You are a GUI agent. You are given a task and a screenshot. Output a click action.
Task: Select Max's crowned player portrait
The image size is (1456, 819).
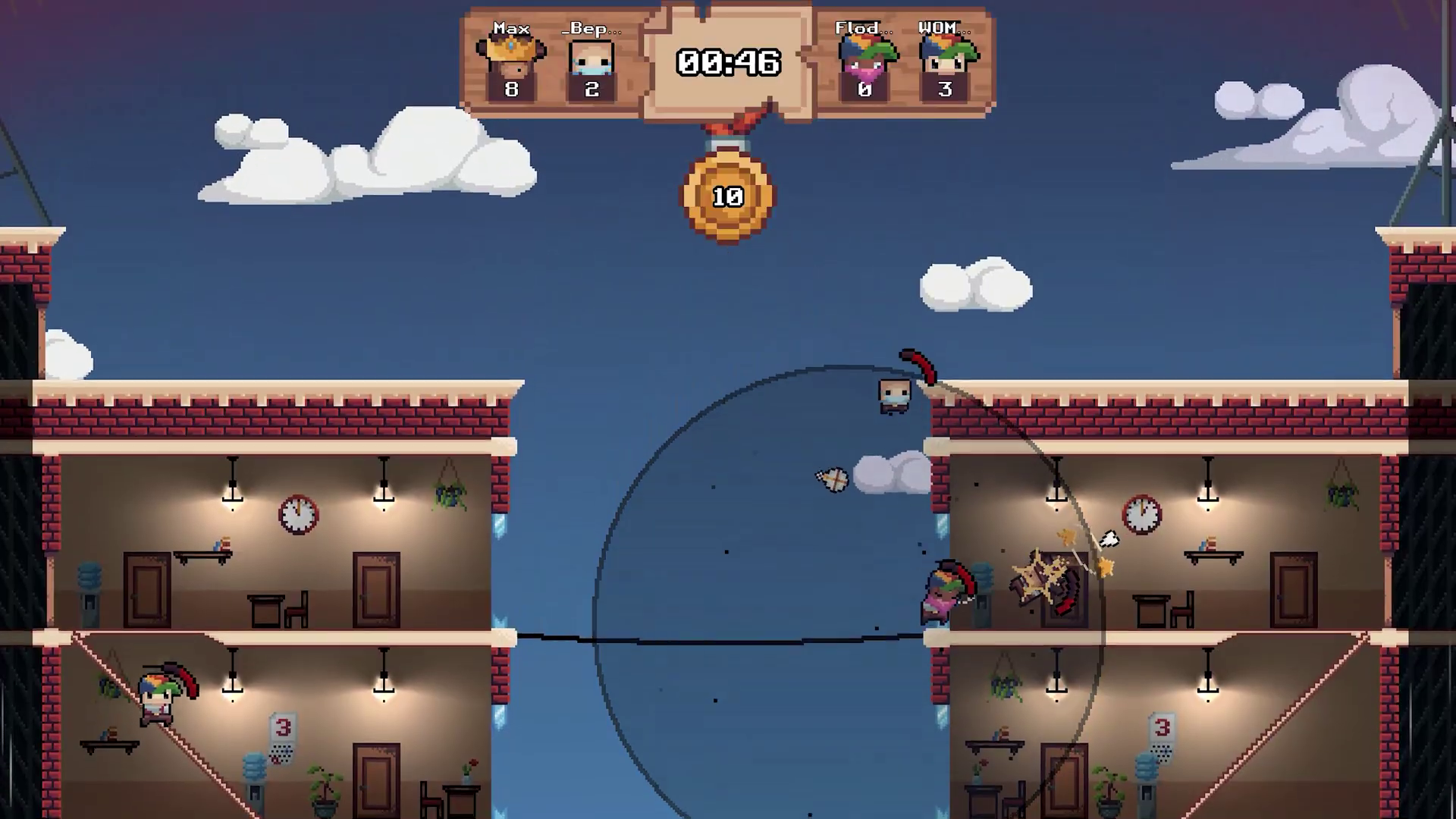[511, 58]
